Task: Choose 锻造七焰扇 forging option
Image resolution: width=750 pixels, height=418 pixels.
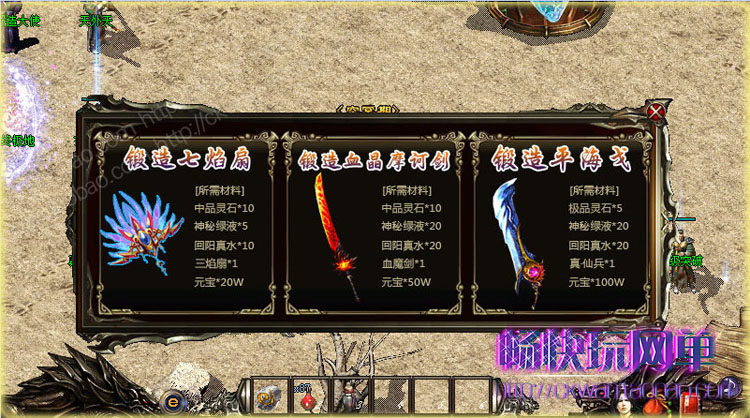Action: (187, 159)
